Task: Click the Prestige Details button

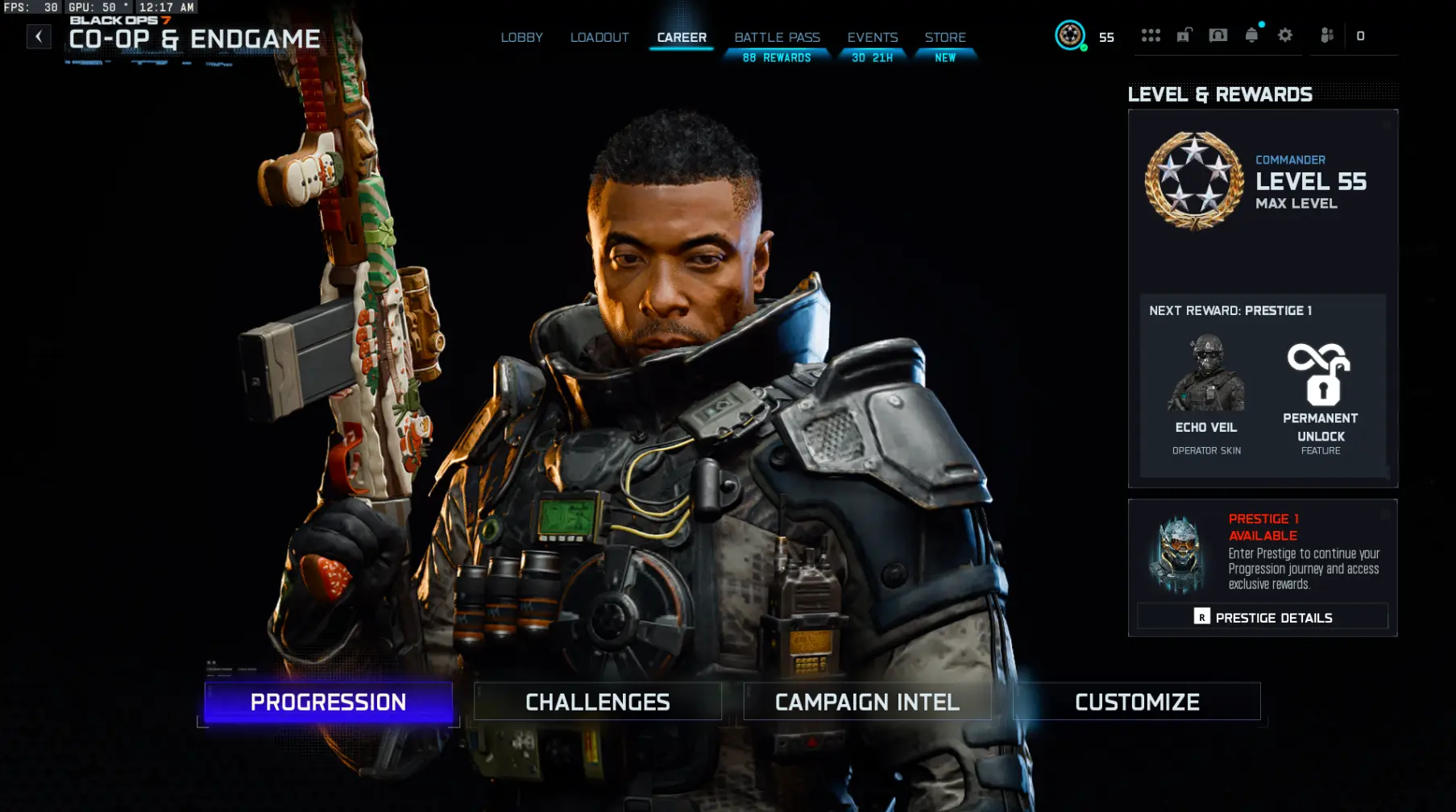Action: pos(1262,616)
